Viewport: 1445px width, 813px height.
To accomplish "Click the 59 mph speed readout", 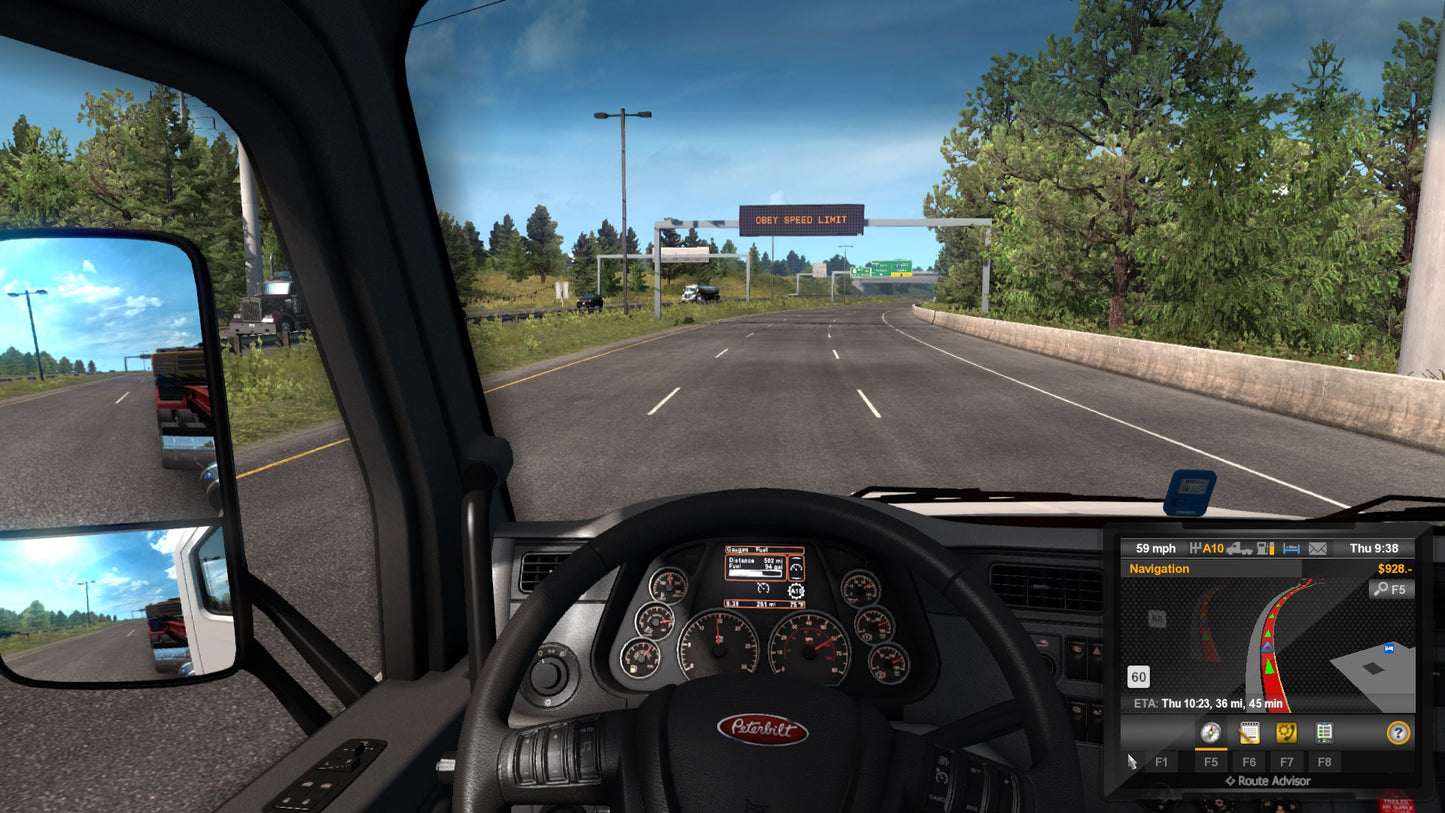I will pos(1155,548).
